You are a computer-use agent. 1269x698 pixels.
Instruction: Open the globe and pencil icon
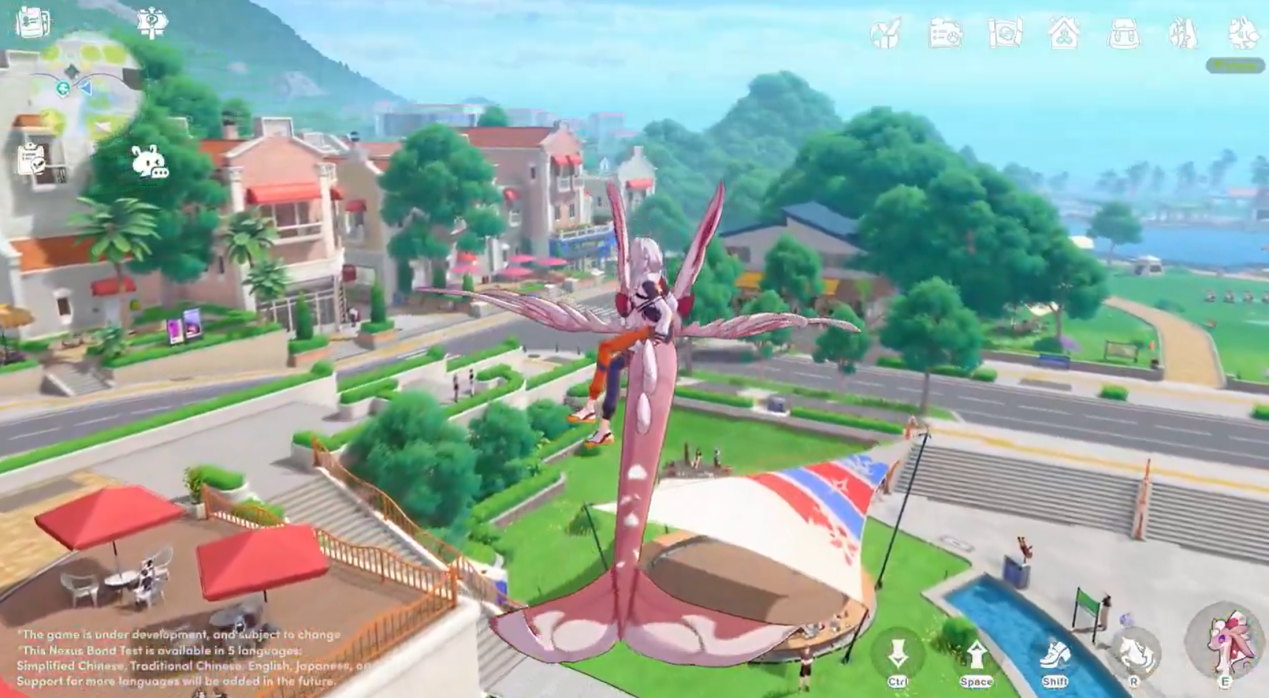(x=885, y=34)
